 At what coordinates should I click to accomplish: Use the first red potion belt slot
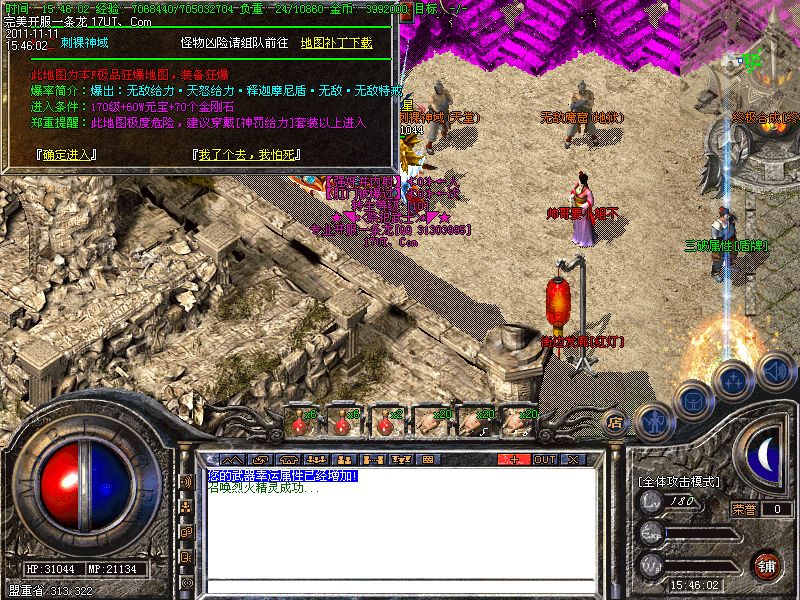302,422
